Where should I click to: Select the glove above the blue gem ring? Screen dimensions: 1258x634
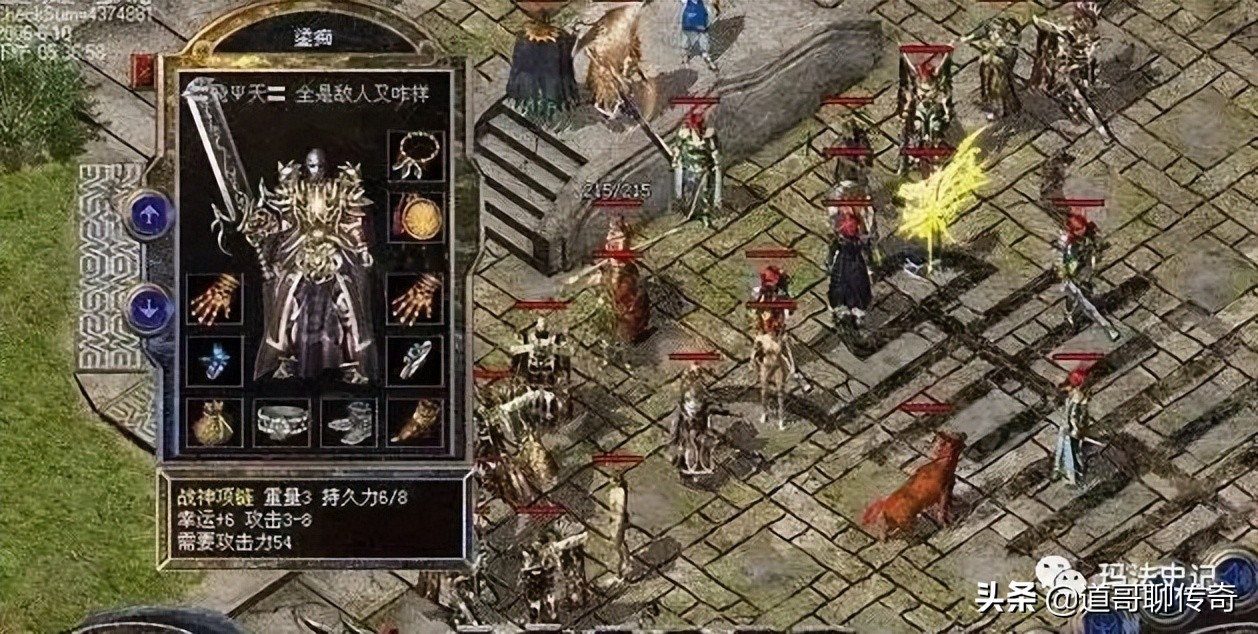coord(214,299)
